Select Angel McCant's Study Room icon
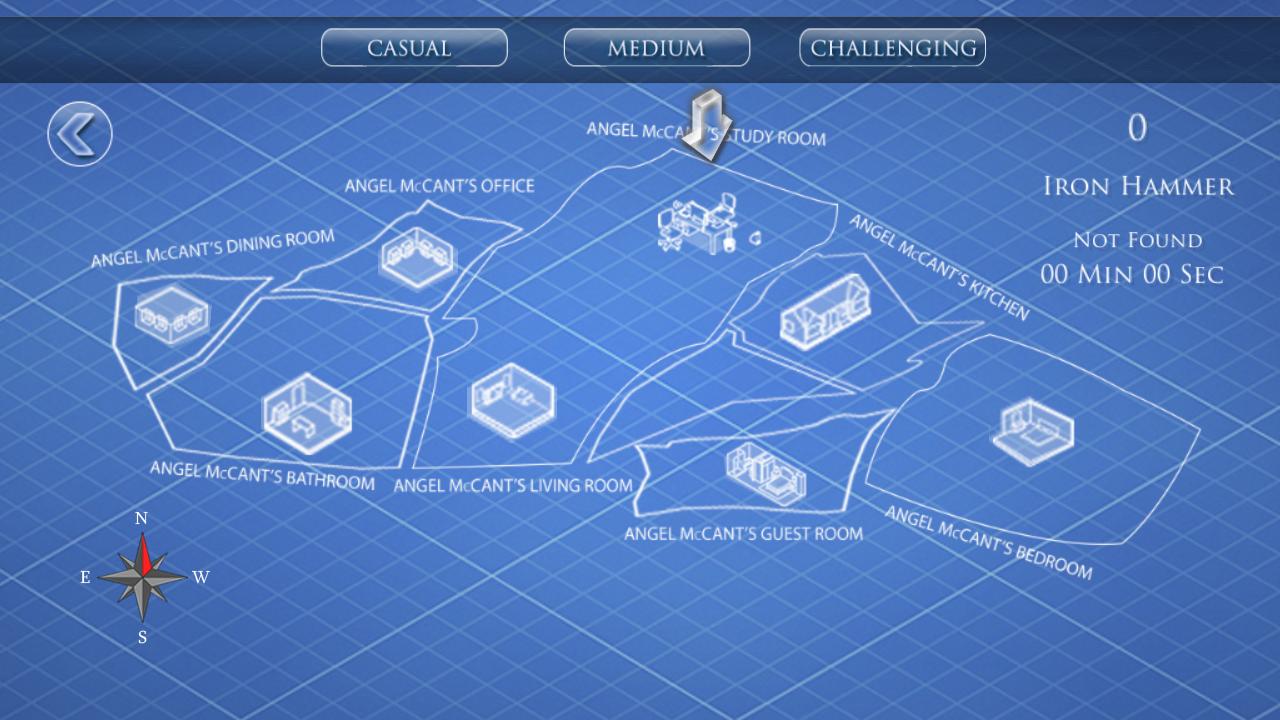This screenshot has height=720, width=1280. pyautogui.click(x=700, y=225)
